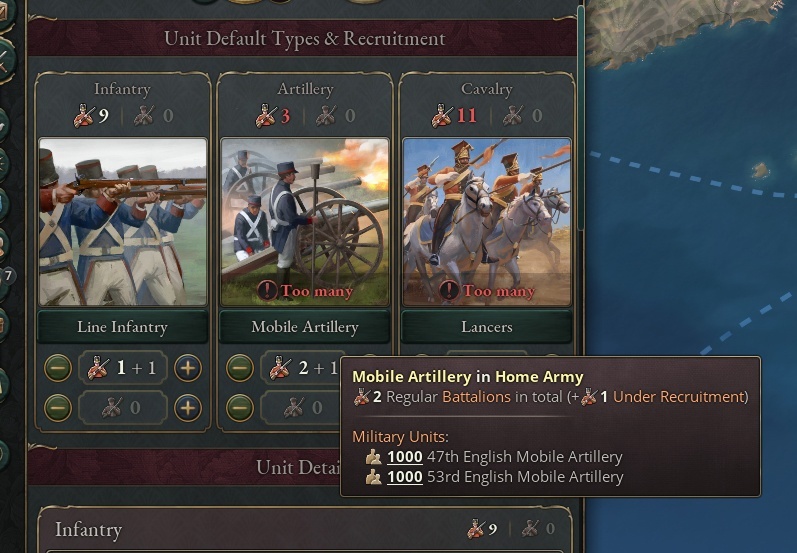Remove a conscript Line Infantry battalion
Screen dimensions: 797x553
tap(58, 408)
